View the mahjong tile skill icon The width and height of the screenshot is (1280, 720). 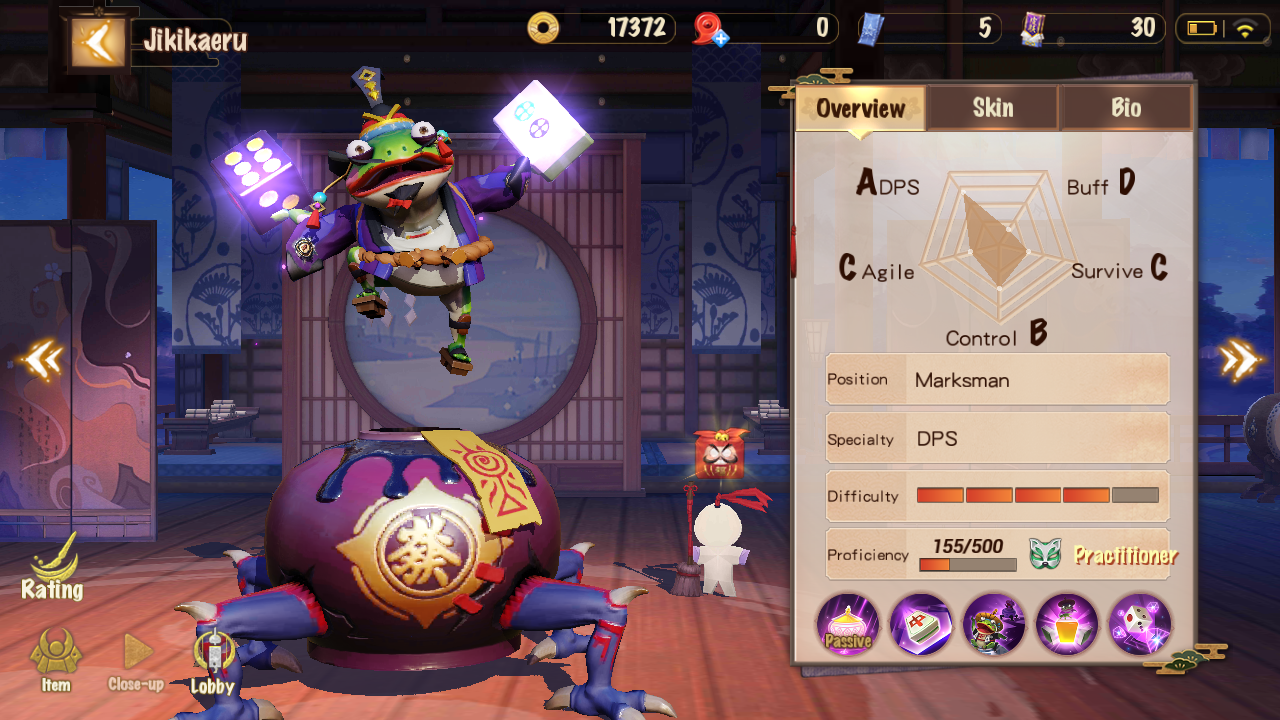921,625
